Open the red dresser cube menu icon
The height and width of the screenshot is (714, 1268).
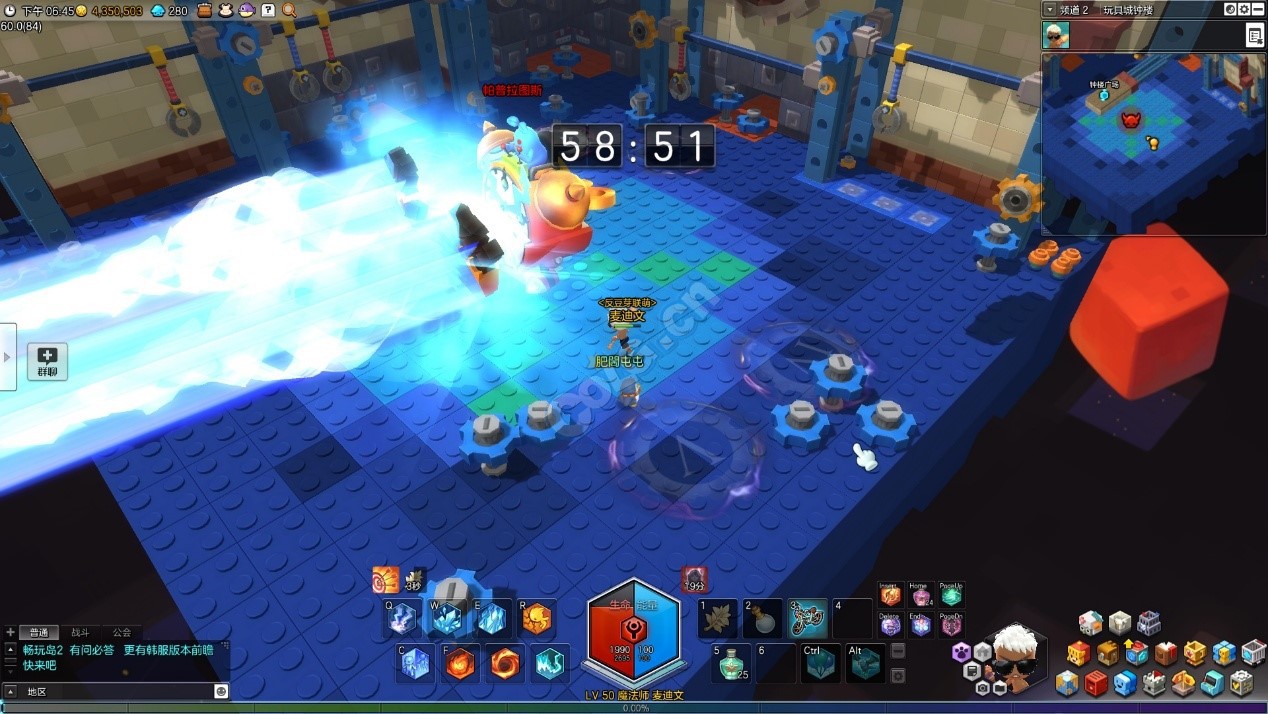coord(1096,683)
